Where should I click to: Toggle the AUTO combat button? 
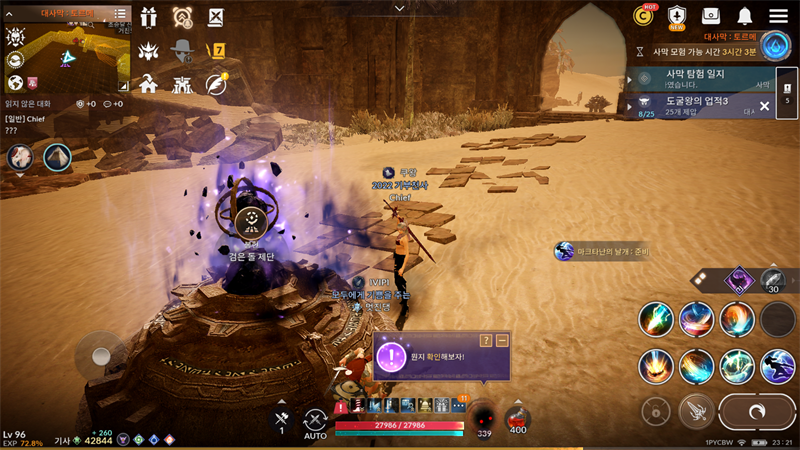316,423
